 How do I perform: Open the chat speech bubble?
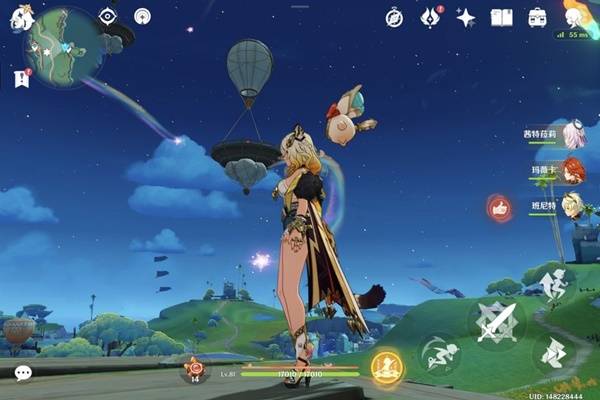(x=22, y=373)
